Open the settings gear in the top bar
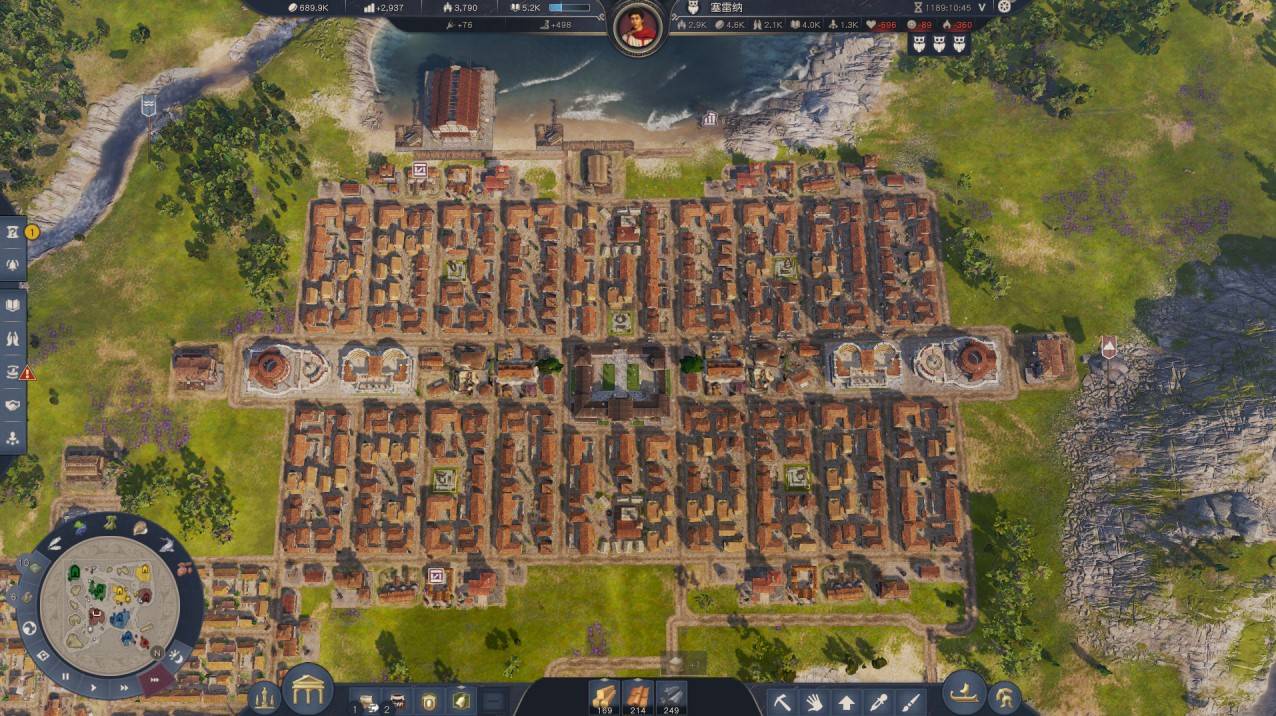Image resolution: width=1276 pixels, height=716 pixels. point(1004,6)
